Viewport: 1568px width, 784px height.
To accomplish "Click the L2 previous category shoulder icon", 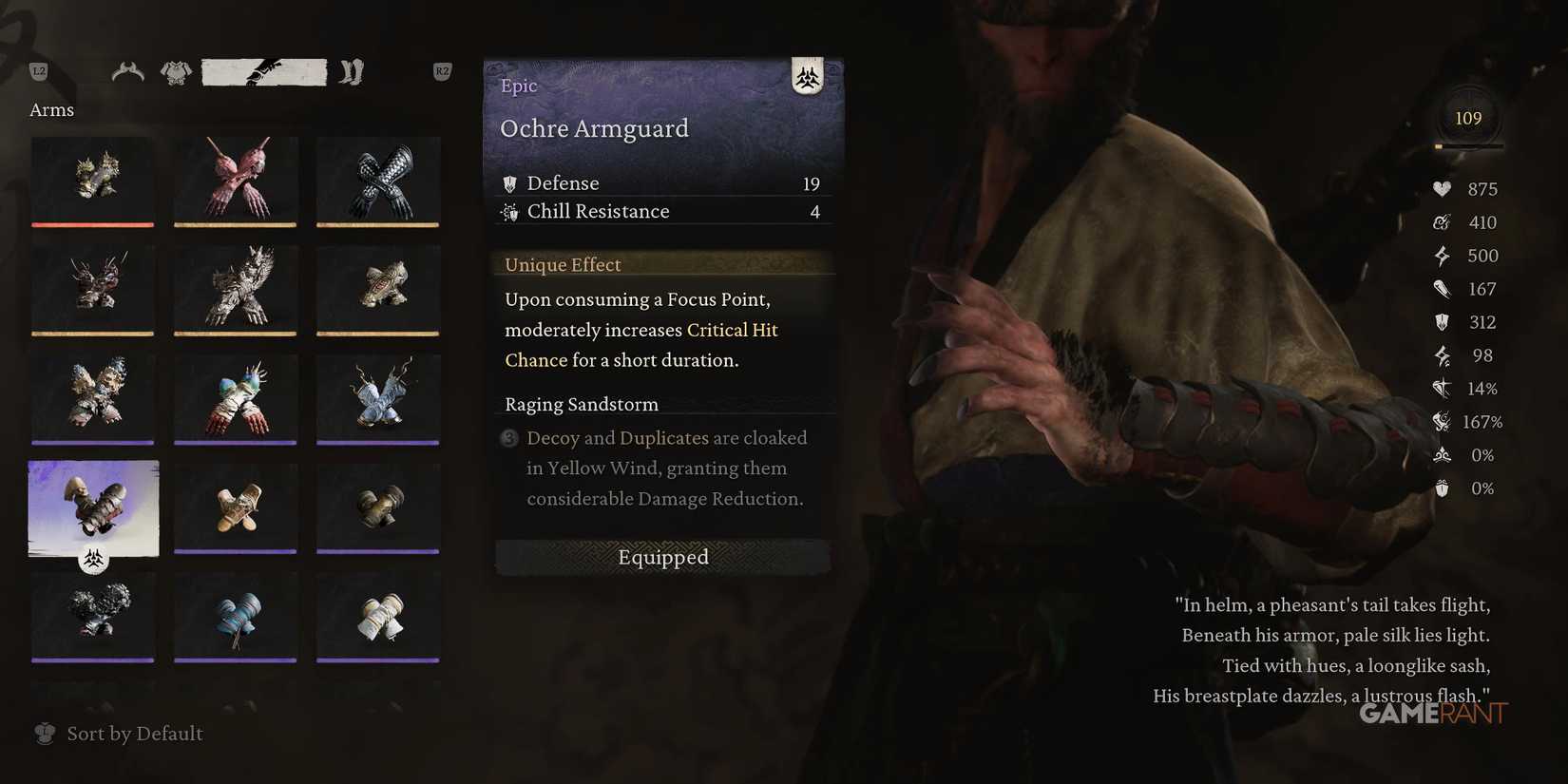I will (x=39, y=69).
